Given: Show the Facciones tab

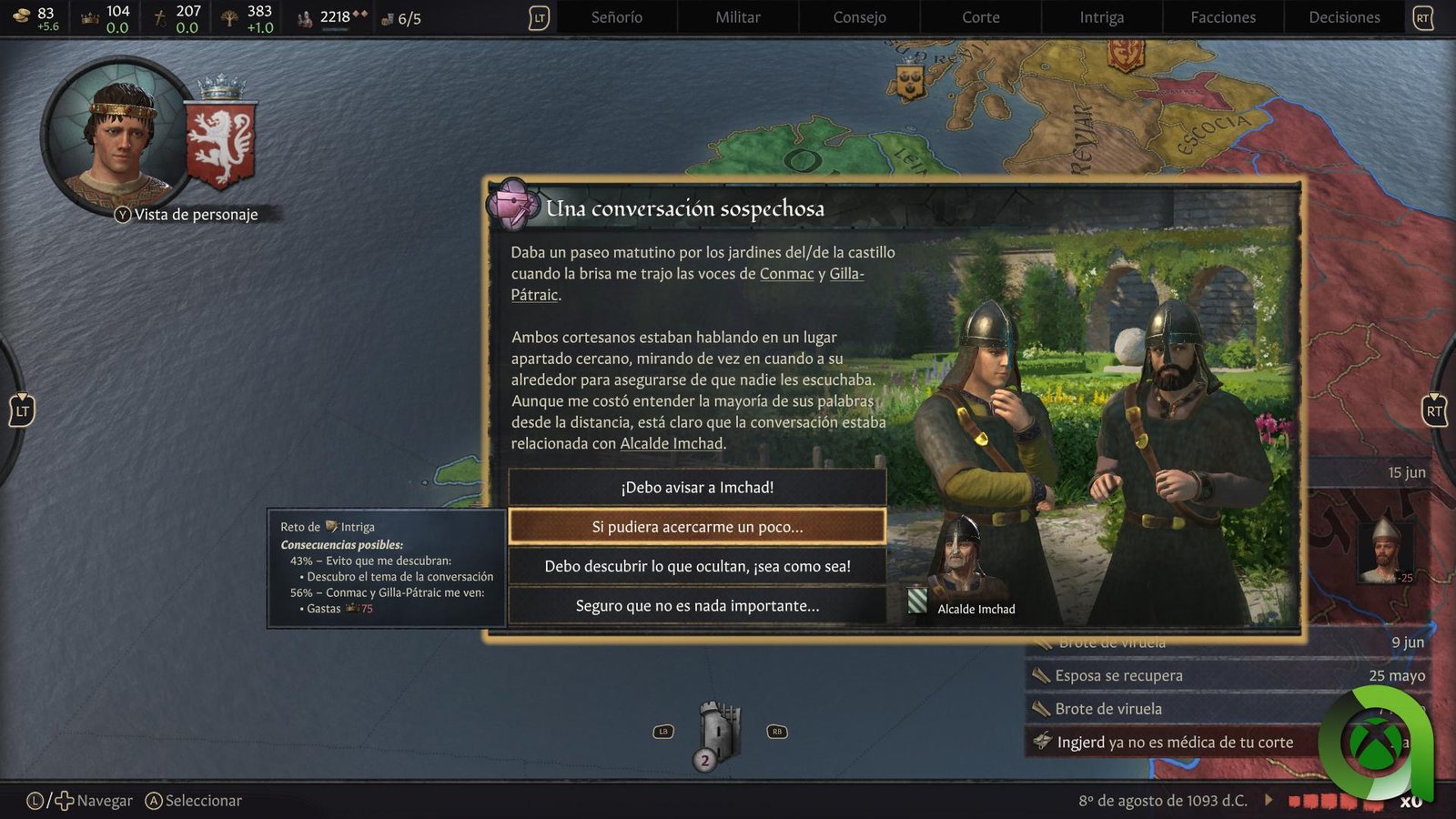Looking at the screenshot, I should tap(1222, 17).
